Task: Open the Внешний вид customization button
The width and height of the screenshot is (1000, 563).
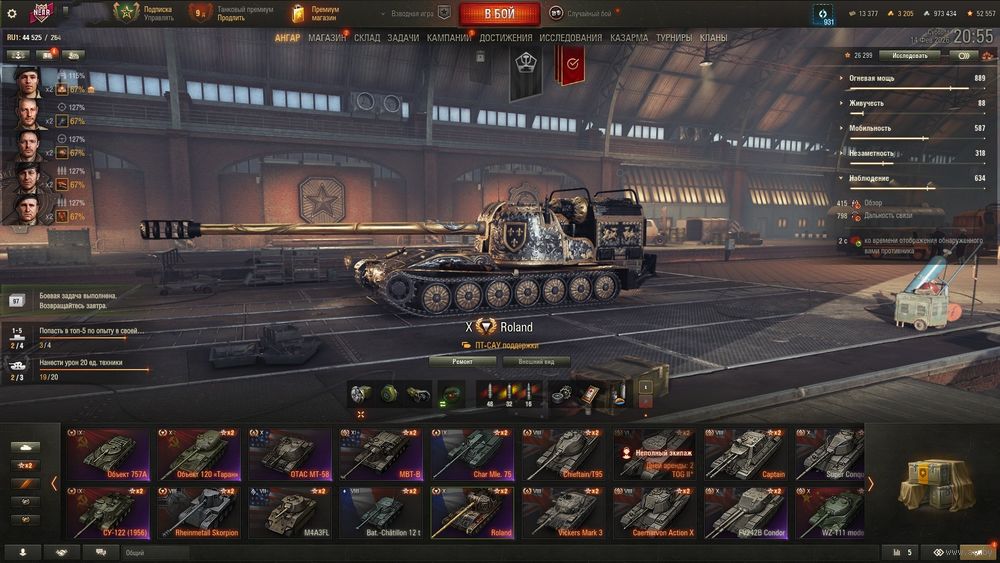Action: pyautogui.click(x=536, y=361)
